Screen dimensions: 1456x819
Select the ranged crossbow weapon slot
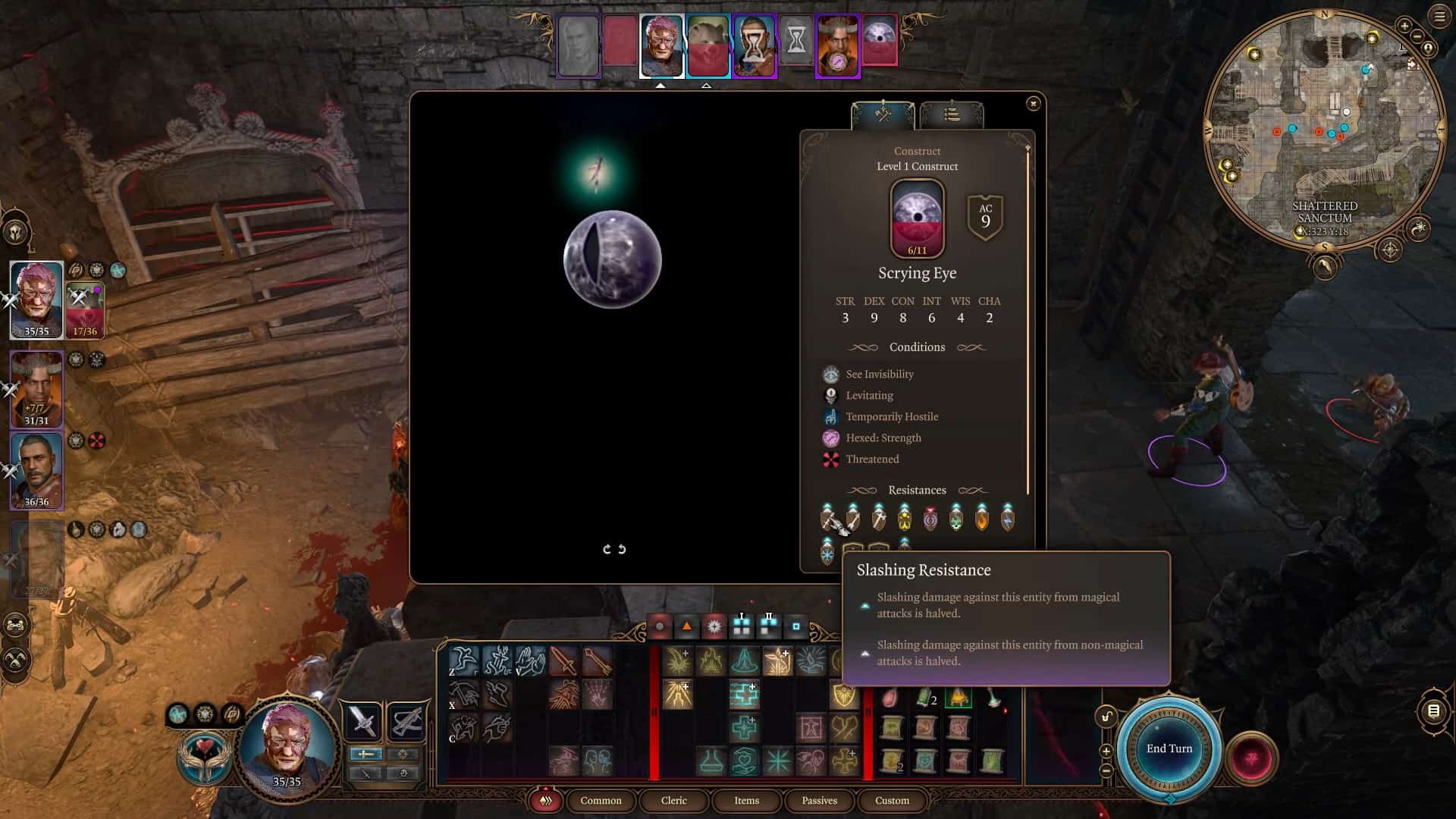click(406, 720)
